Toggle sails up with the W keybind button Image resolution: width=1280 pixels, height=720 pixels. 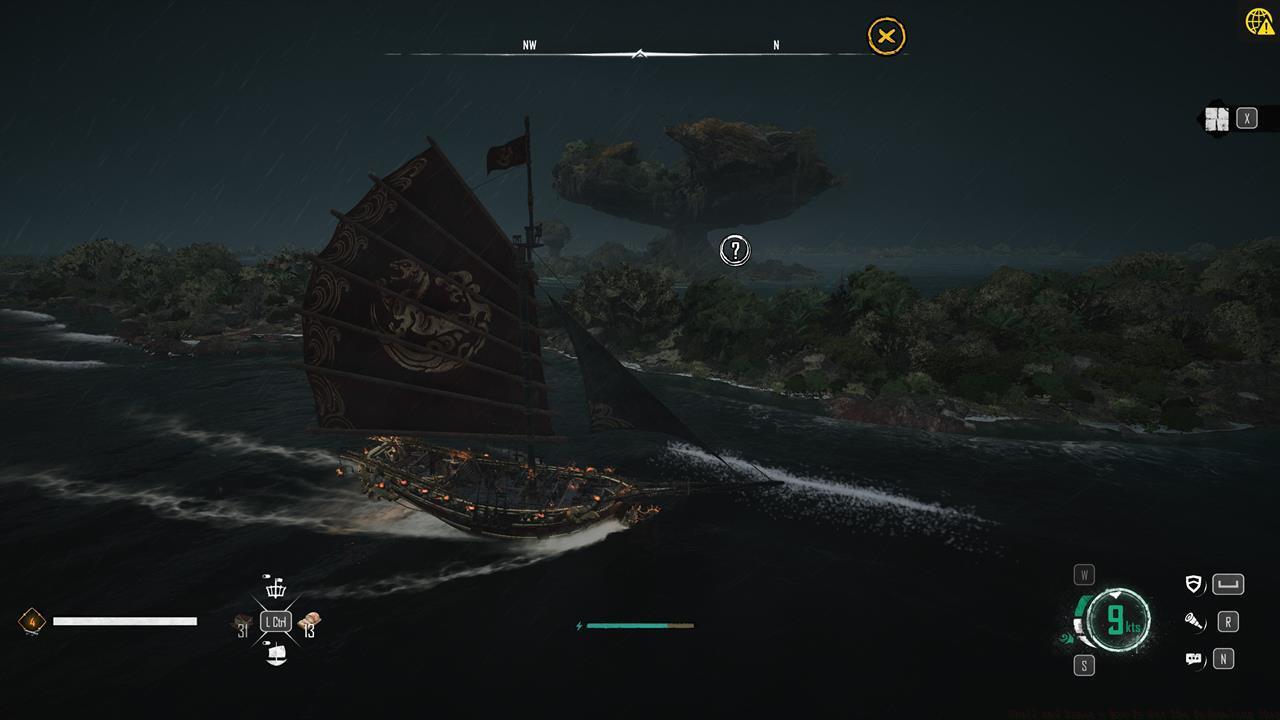[x=1084, y=574]
